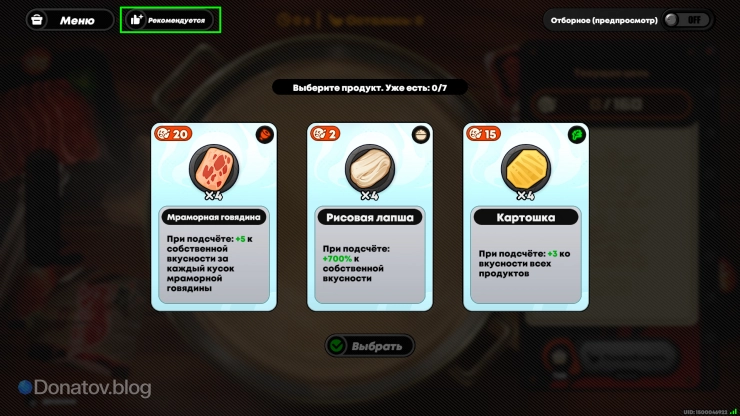Select the Мраморная говядина card
This screenshot has width=740, height=416.
212,215
